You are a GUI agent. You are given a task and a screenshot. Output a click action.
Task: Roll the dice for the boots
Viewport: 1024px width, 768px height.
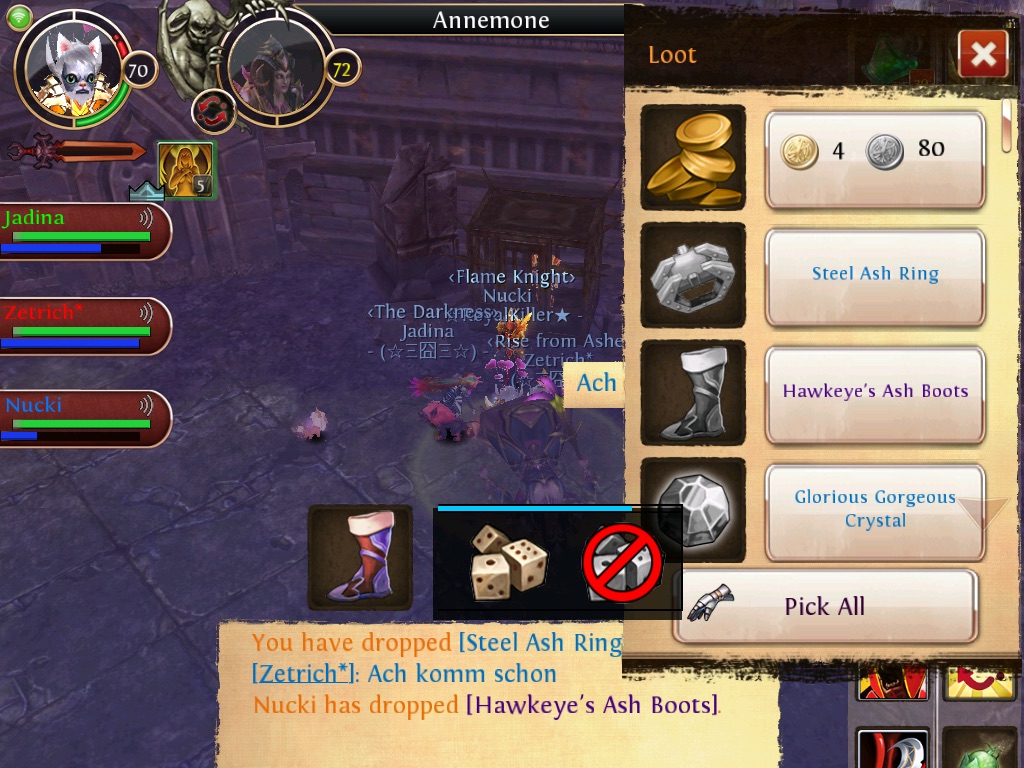click(509, 563)
